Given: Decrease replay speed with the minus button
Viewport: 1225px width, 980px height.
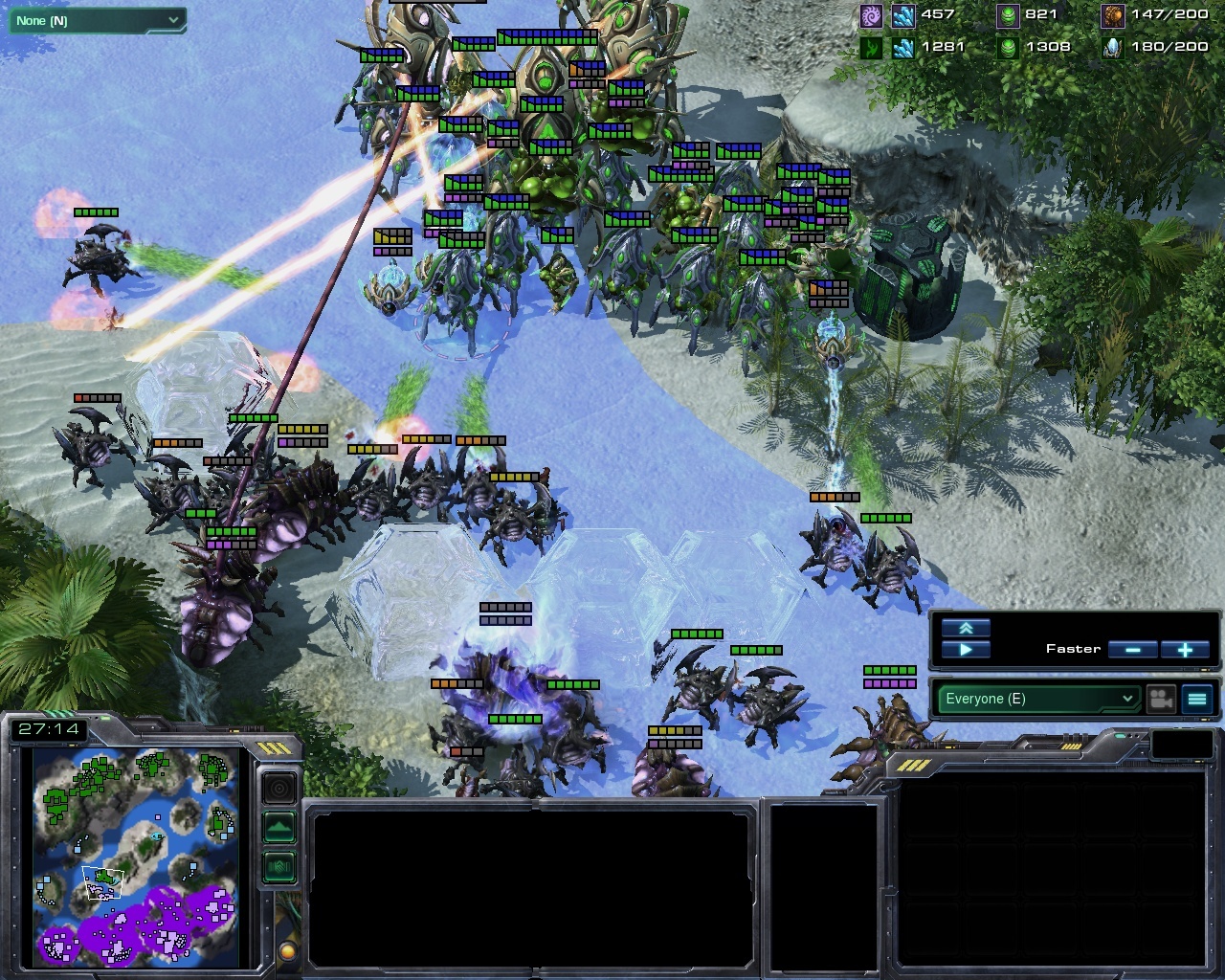Looking at the screenshot, I should tap(1133, 650).
